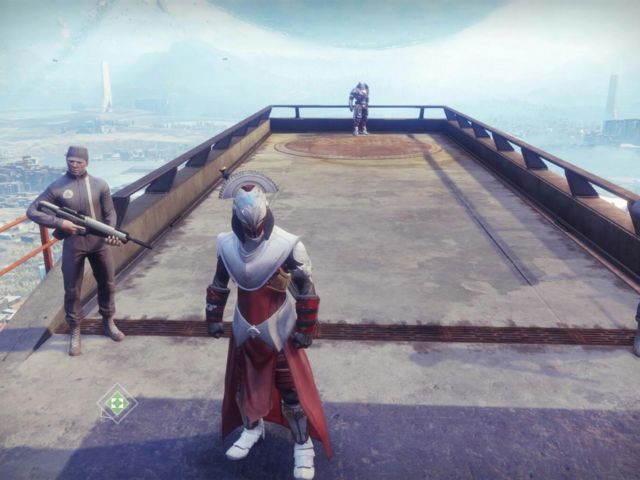This screenshot has height=480, width=640.
Task: Select the green diamond waypoint marker
Action: pos(117,403)
